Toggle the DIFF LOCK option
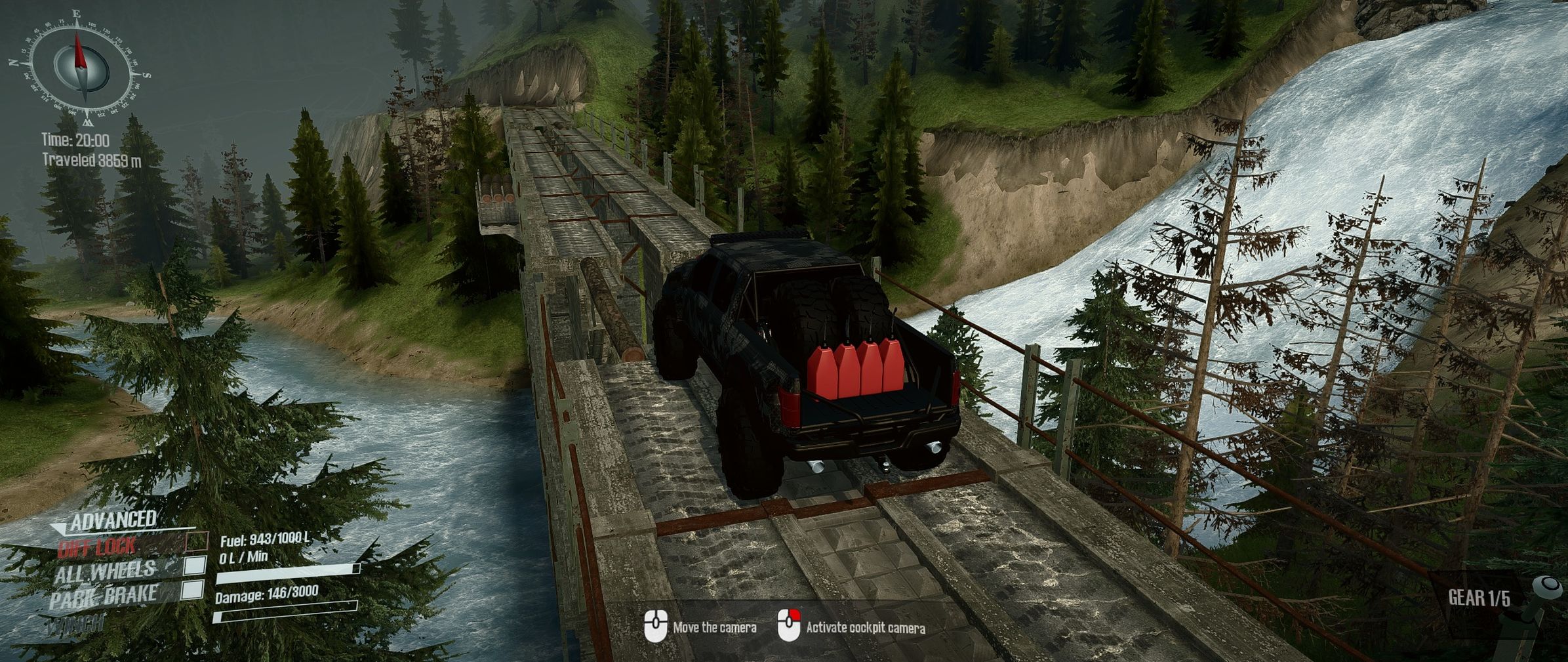1568x662 pixels. pyautogui.click(x=197, y=541)
